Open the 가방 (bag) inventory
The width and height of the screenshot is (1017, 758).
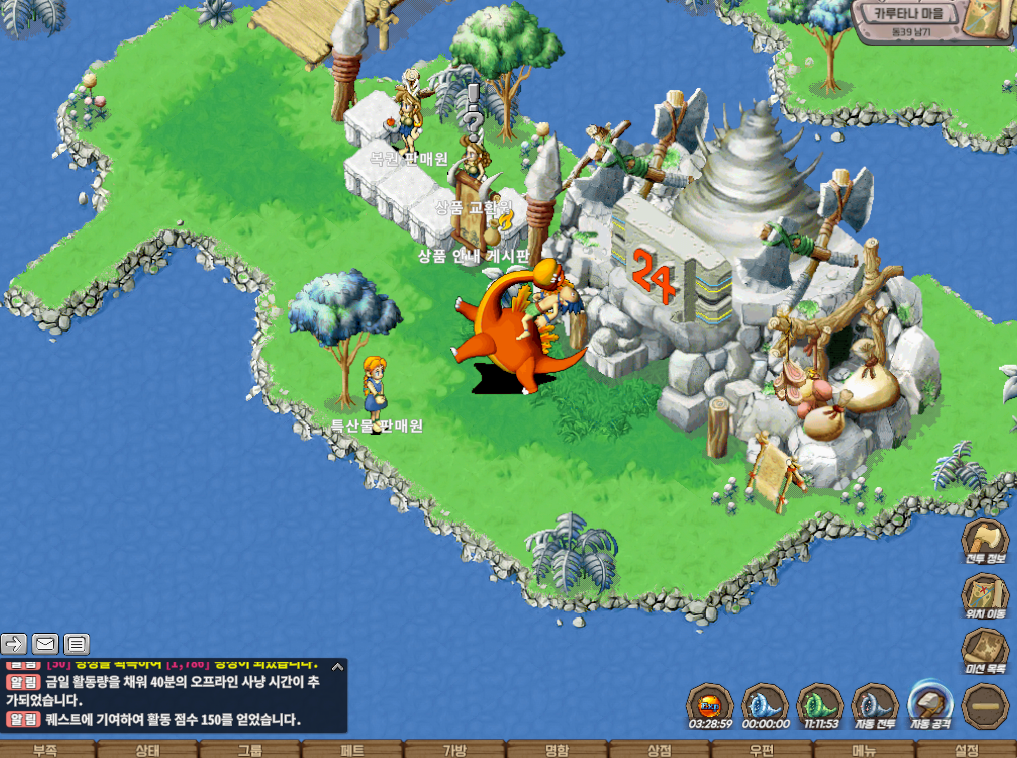pos(455,750)
